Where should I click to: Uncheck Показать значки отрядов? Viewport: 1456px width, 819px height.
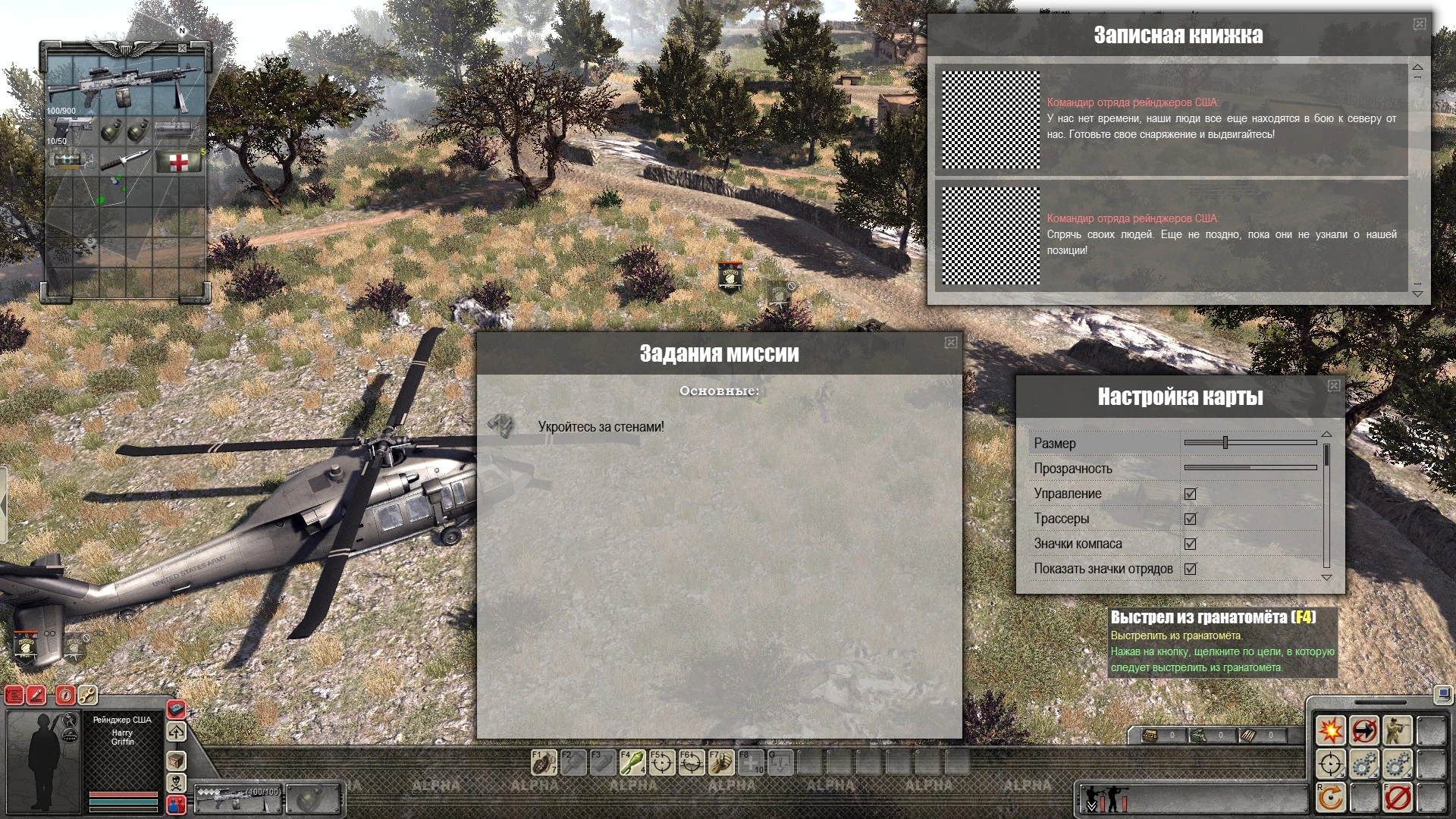click(x=1190, y=569)
